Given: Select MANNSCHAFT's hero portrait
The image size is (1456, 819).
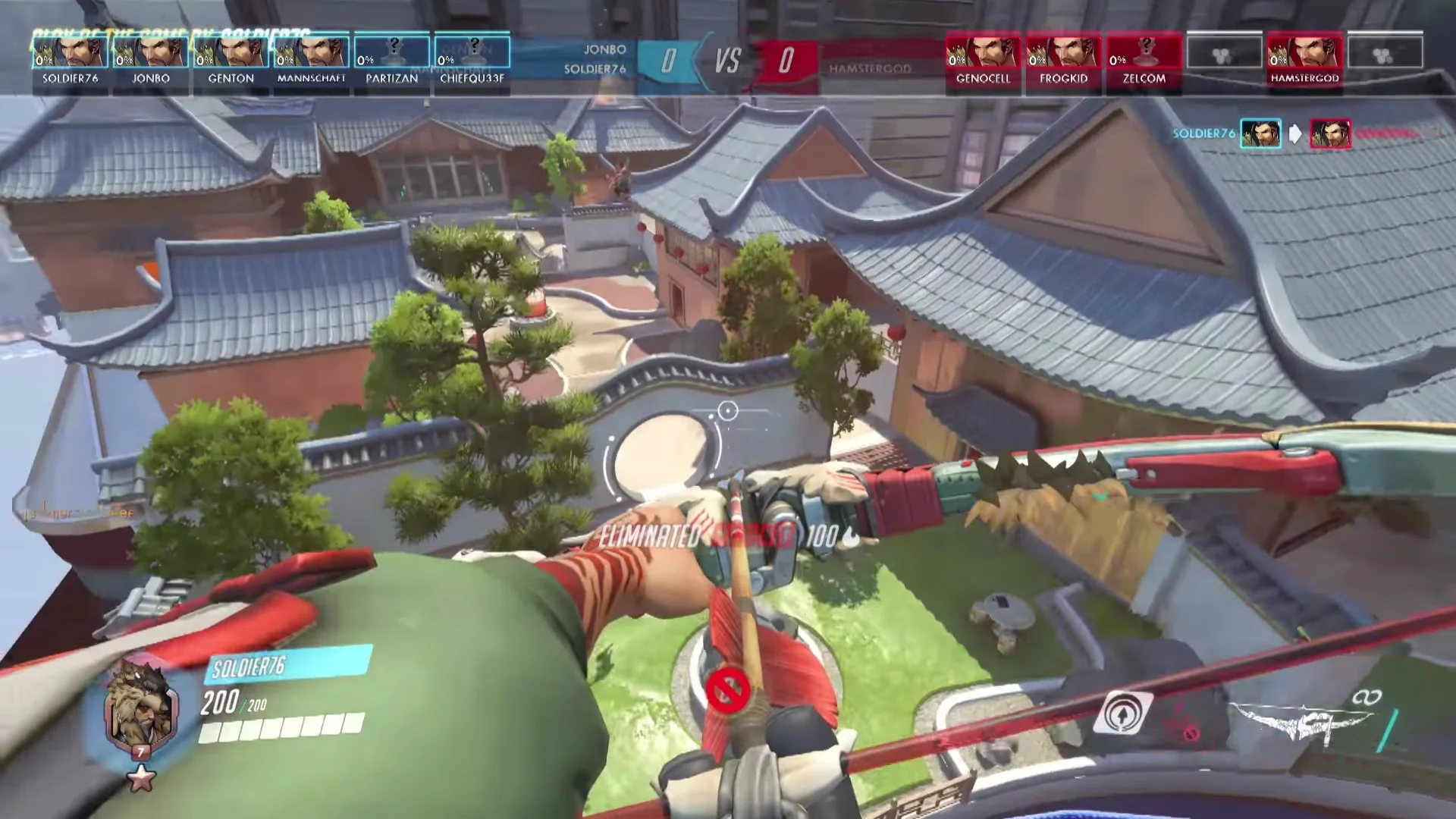Looking at the screenshot, I should pyautogui.click(x=311, y=52).
